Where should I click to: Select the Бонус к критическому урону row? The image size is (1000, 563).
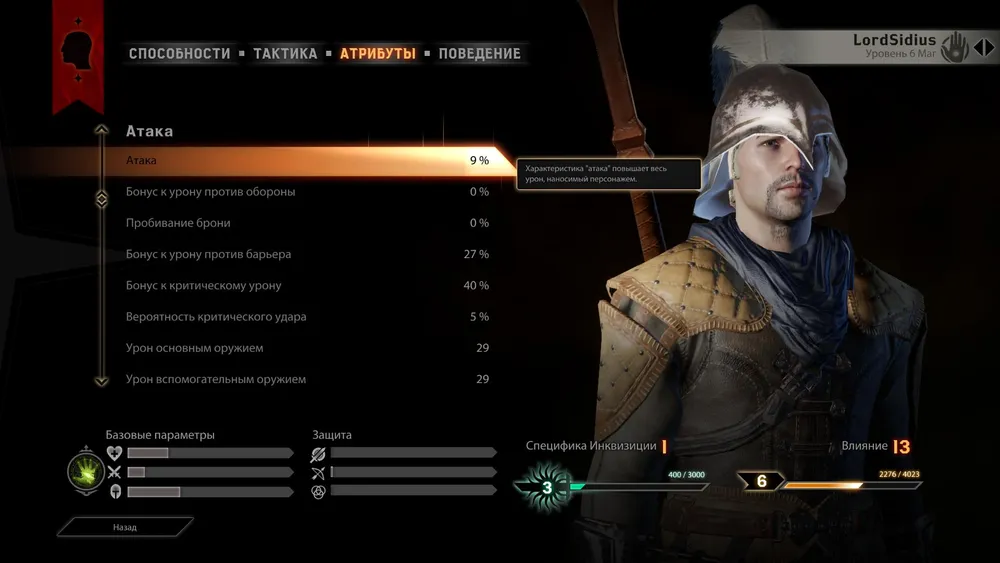(x=300, y=286)
